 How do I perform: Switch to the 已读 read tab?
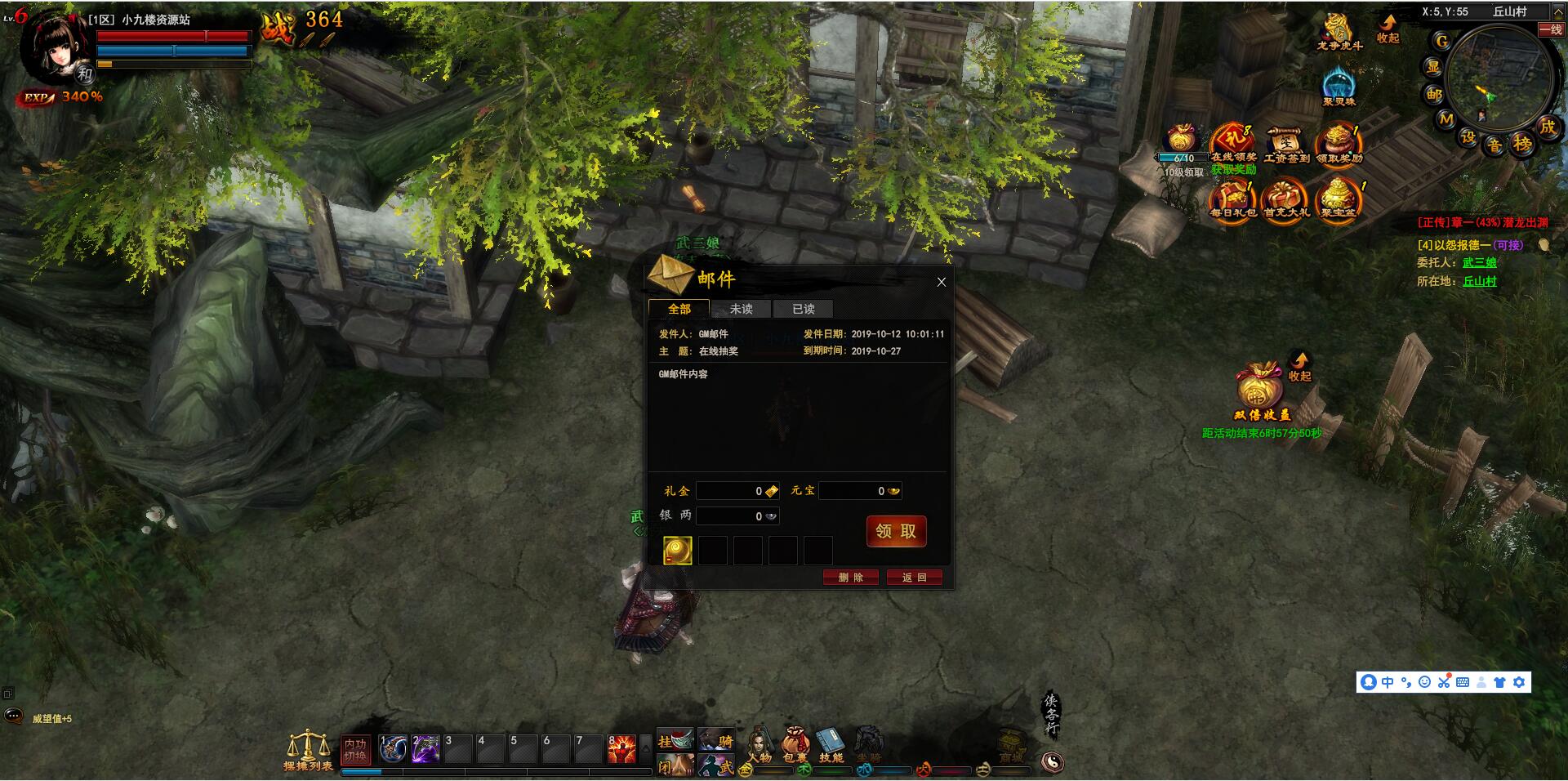pyautogui.click(x=803, y=309)
